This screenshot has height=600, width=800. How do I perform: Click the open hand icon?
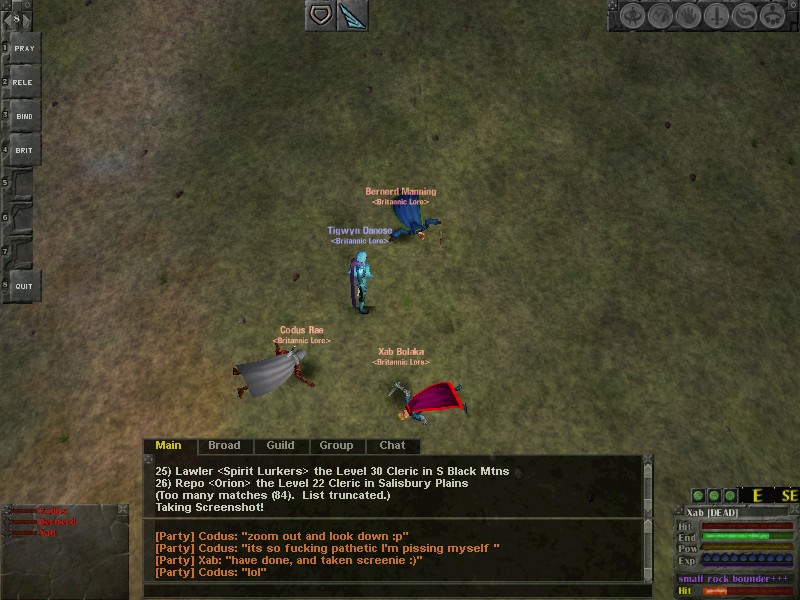[x=688, y=16]
